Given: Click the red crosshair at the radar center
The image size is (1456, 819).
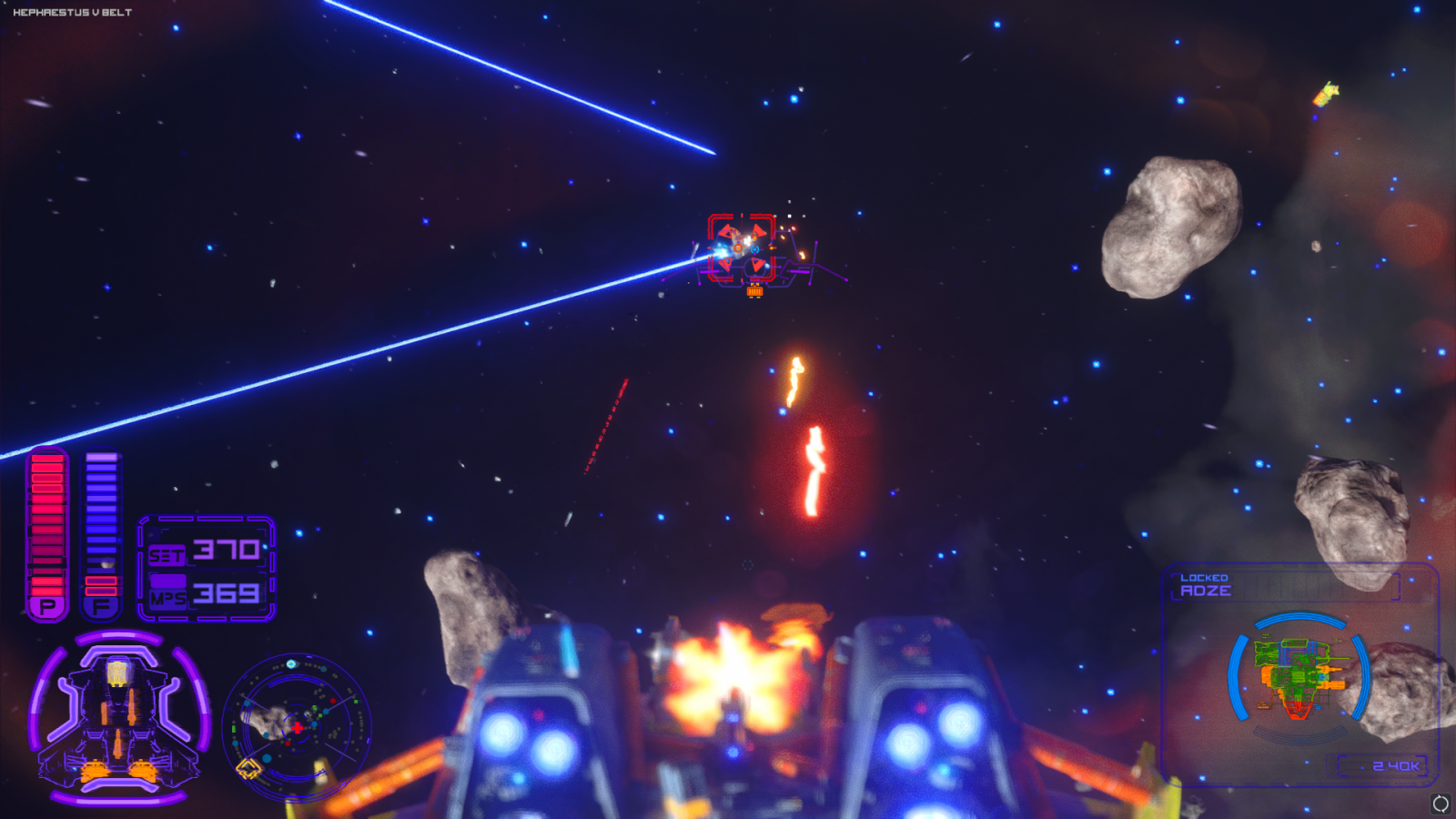Looking at the screenshot, I should [x=296, y=727].
